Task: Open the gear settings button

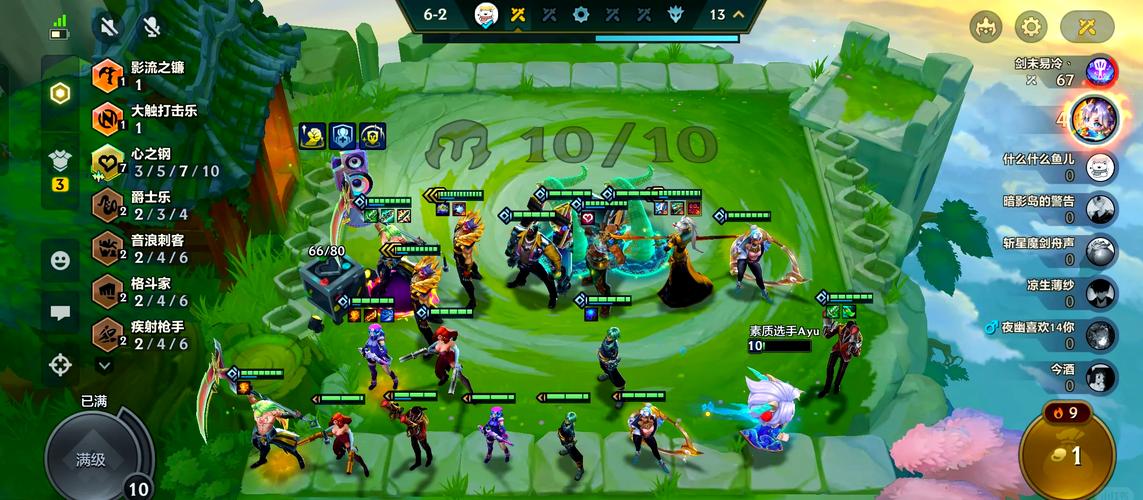Action: [1031, 27]
